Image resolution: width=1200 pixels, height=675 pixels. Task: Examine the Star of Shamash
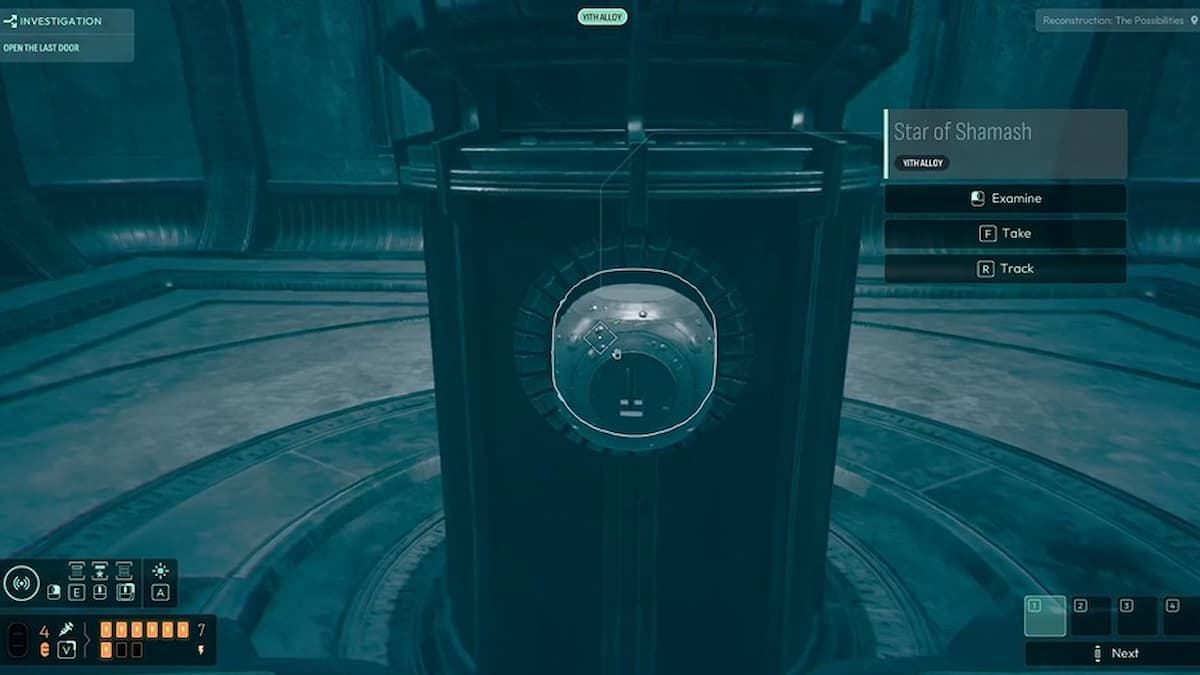coord(1005,199)
